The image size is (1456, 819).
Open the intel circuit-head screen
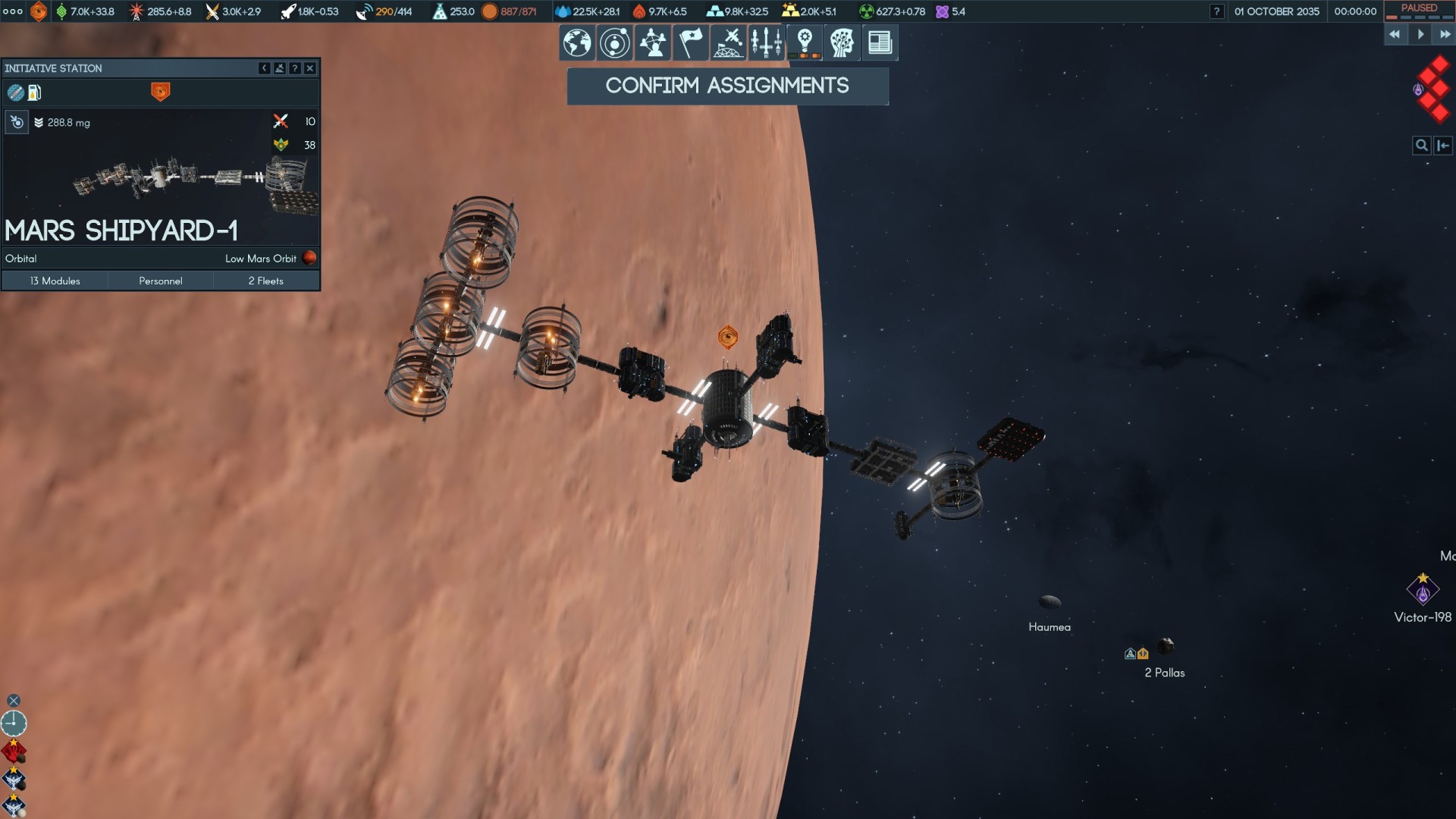pyautogui.click(x=842, y=42)
